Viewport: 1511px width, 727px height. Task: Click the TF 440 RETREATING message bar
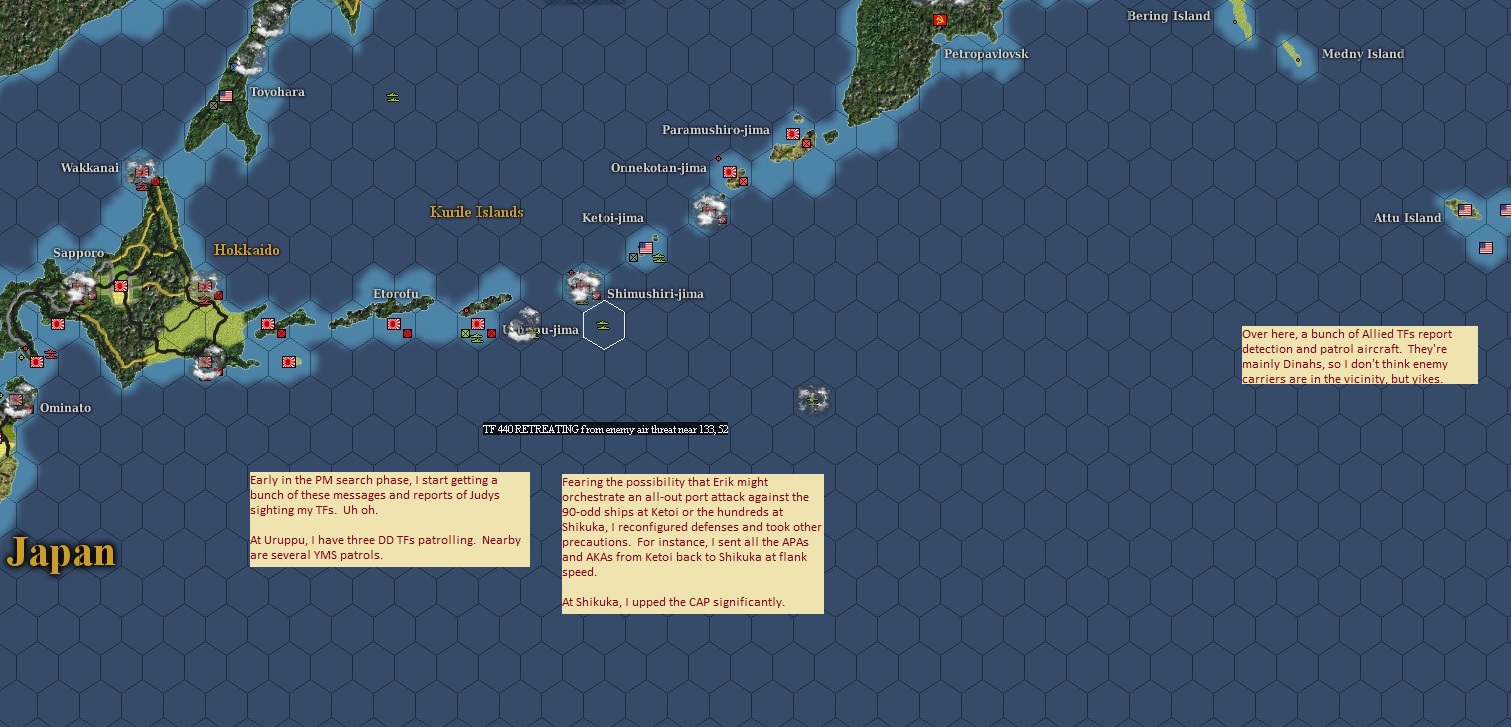coord(605,429)
